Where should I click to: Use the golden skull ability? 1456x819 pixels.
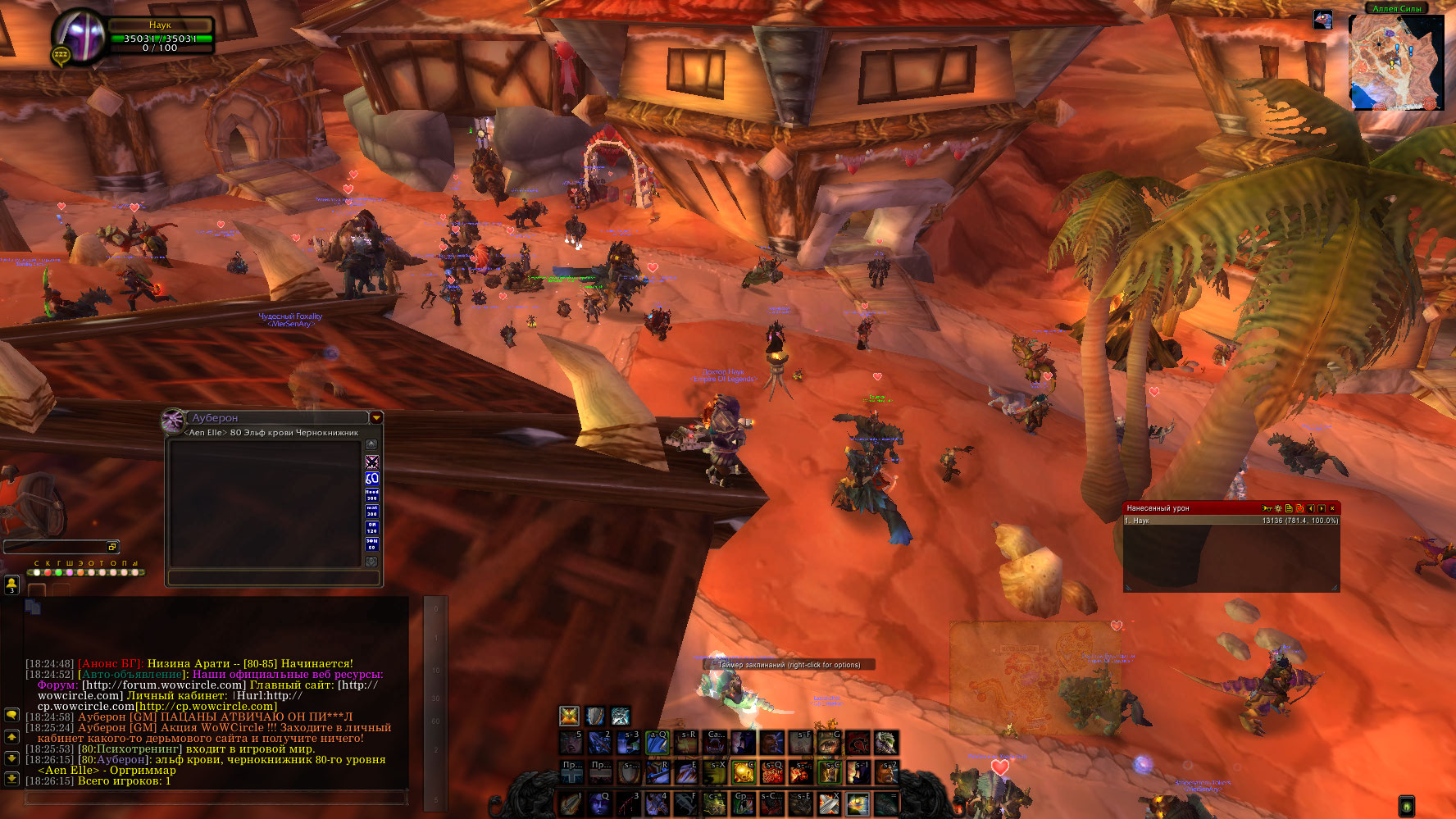[744, 771]
